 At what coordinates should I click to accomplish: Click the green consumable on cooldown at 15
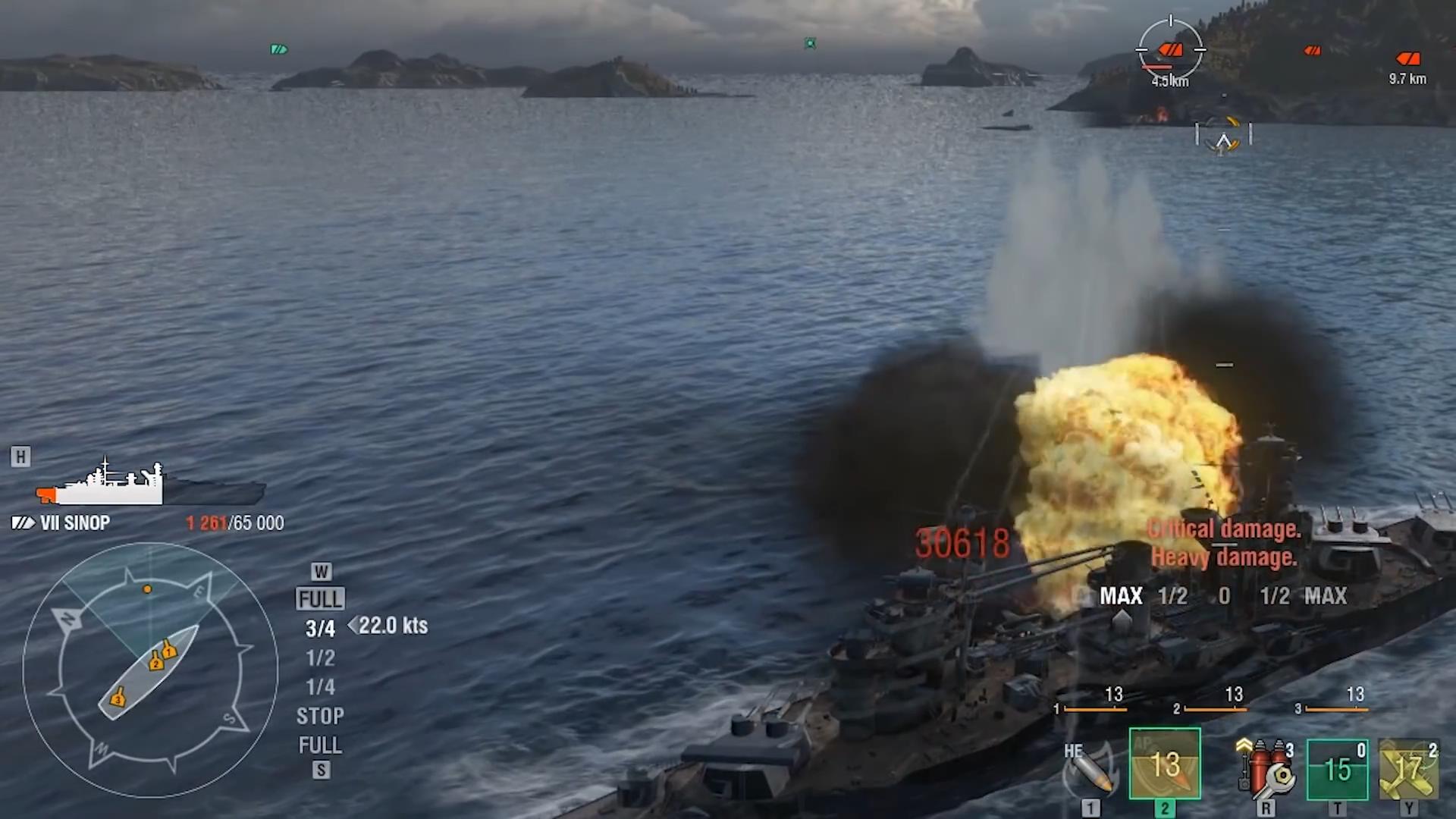click(x=1337, y=769)
